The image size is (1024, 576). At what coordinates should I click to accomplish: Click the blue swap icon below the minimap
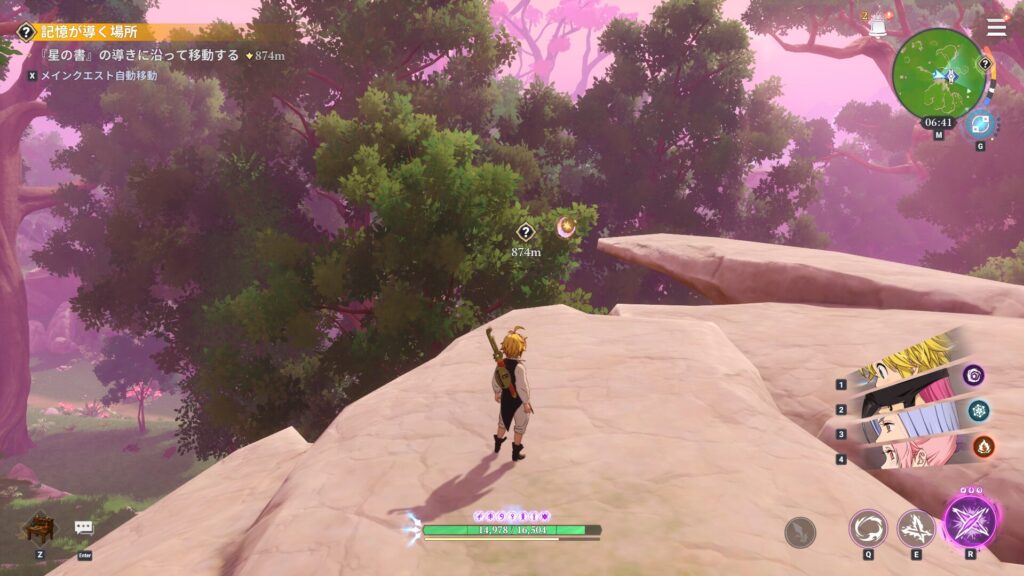click(980, 125)
